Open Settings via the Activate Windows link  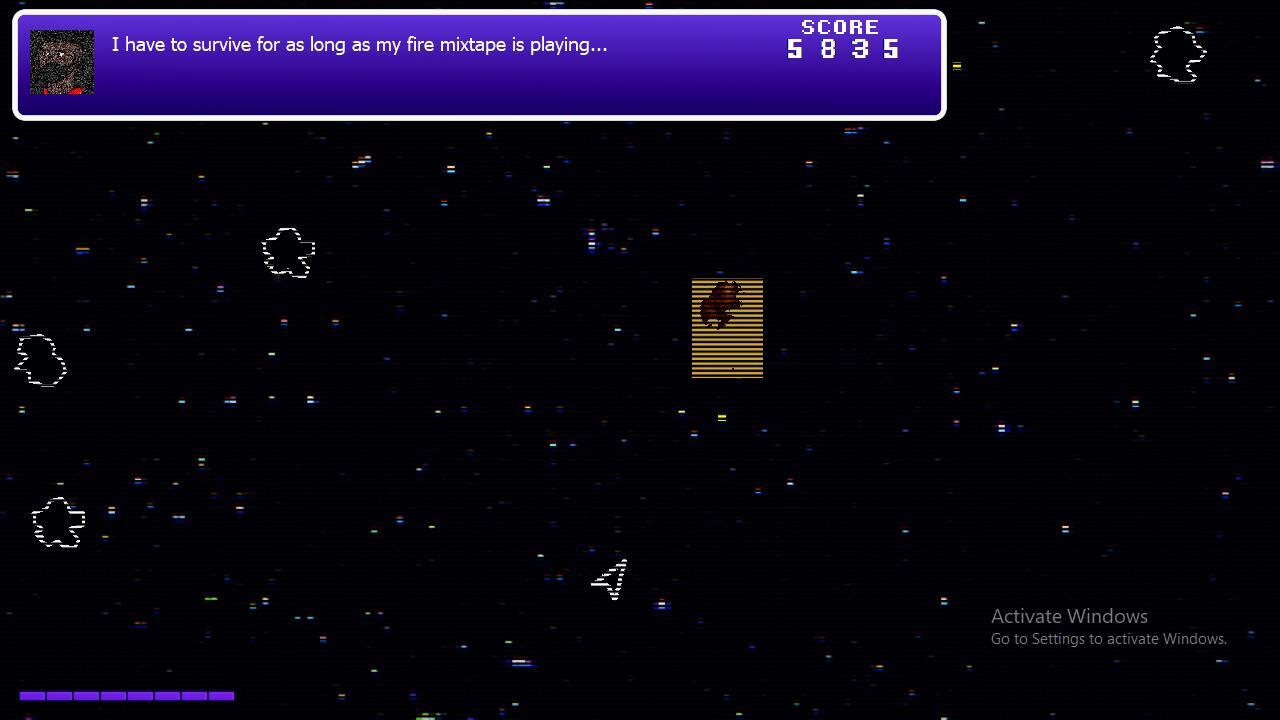[x=1108, y=638]
